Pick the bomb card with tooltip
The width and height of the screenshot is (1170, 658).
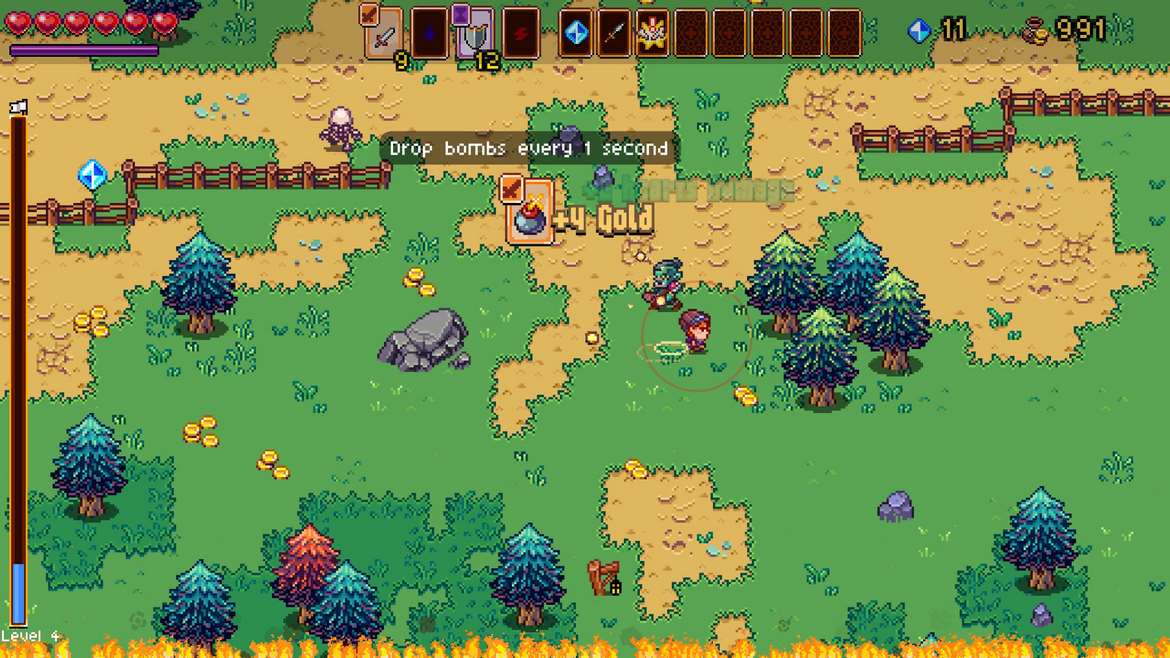coord(529,211)
